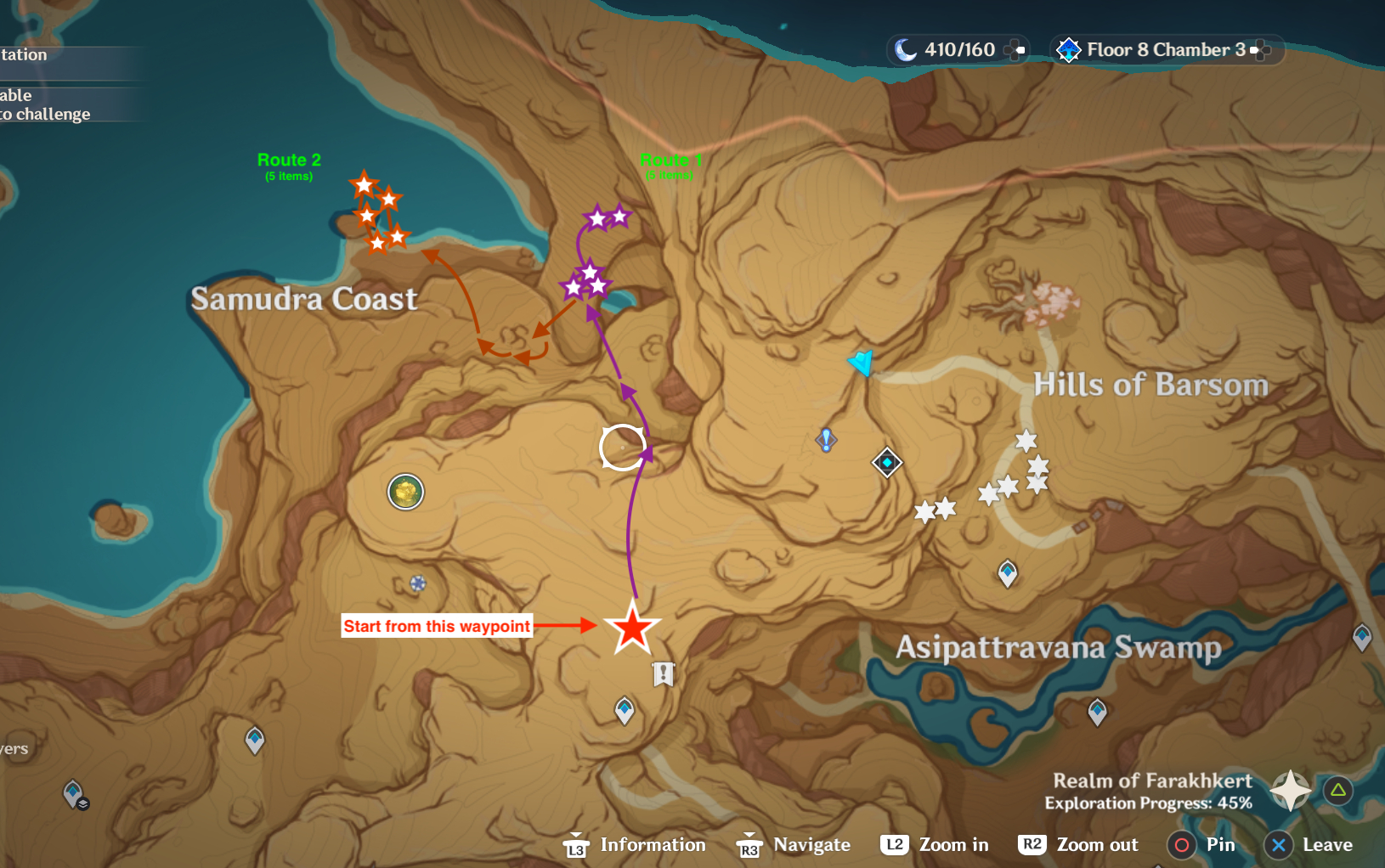Open the exclamation point quest marker
This screenshot has height=868, width=1385.
pos(826,440)
